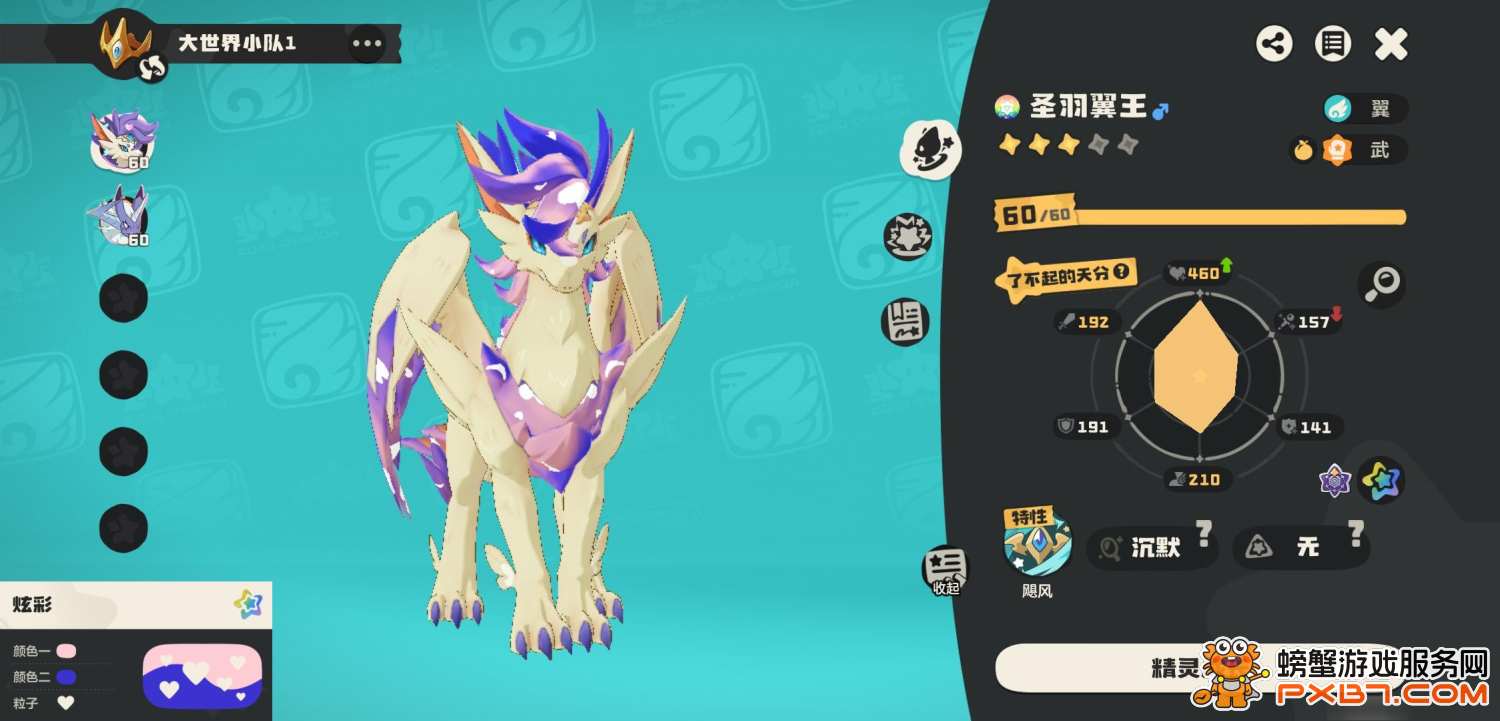Open the puzzle-piece side tab
The width and height of the screenshot is (1500, 721).
click(905, 322)
